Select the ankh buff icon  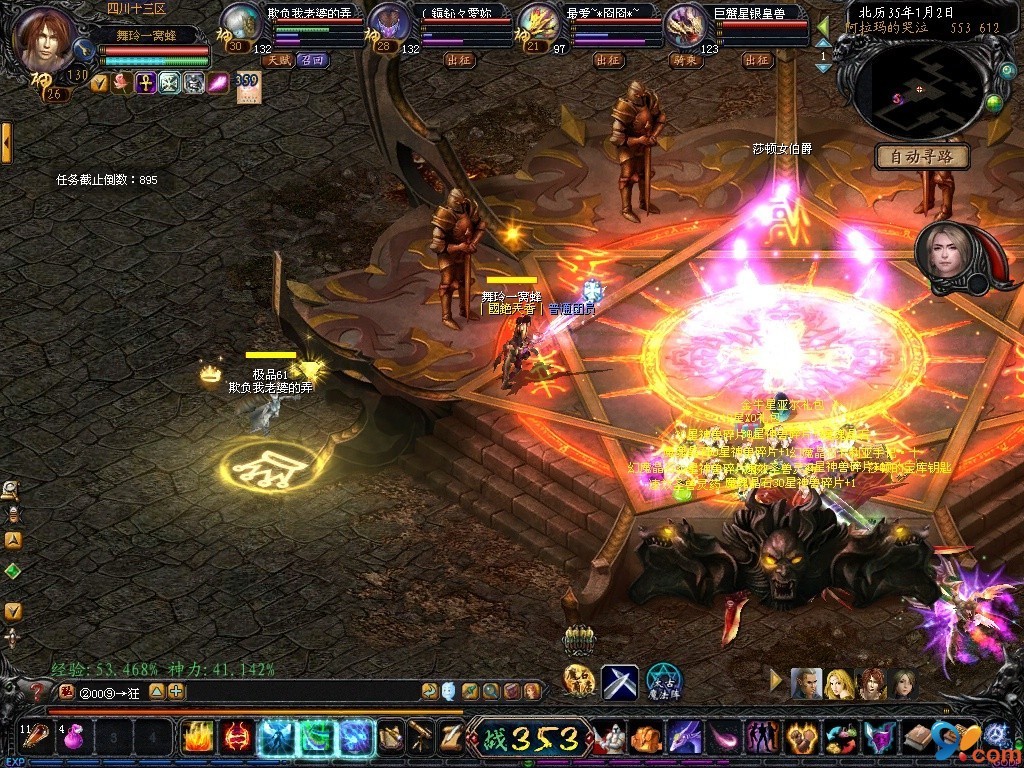tap(145, 84)
